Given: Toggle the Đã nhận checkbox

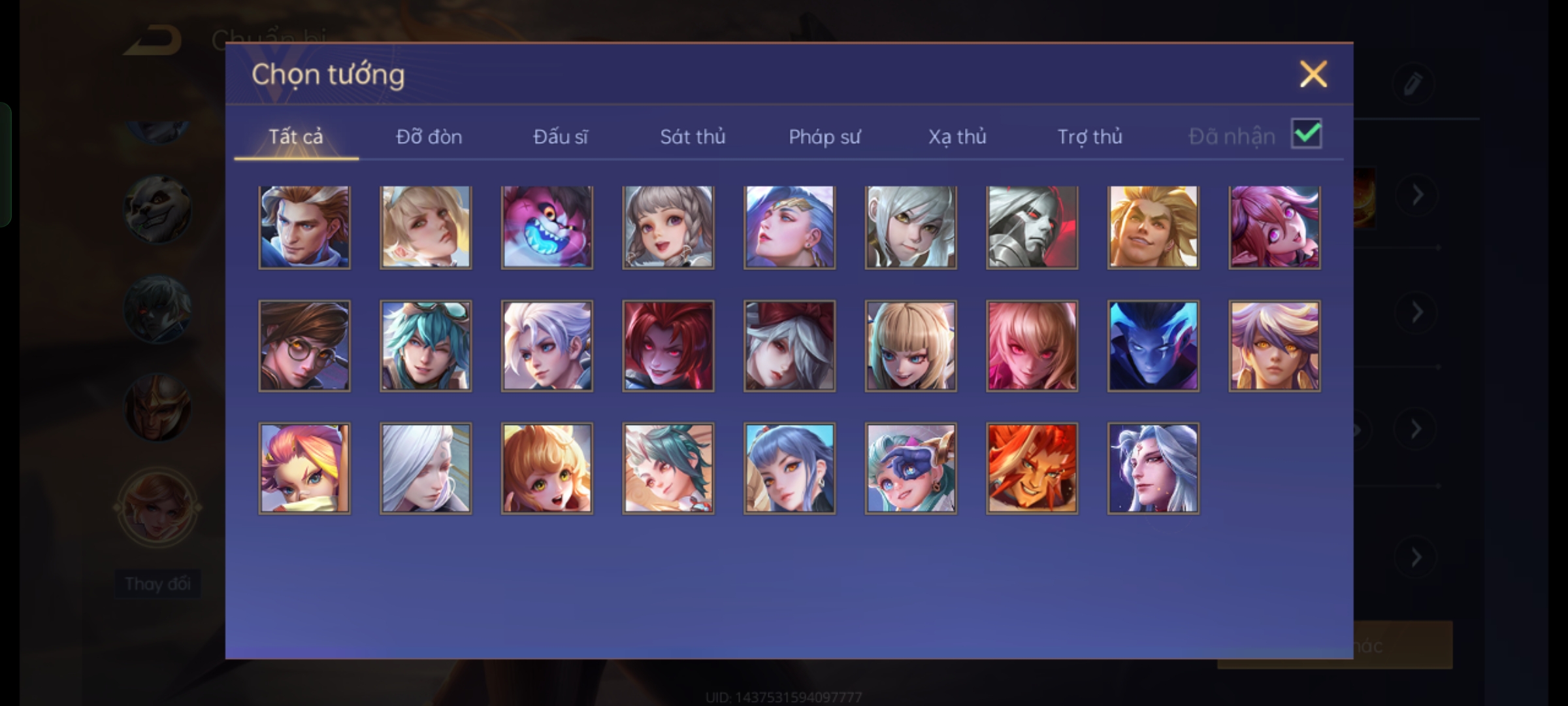Looking at the screenshot, I should coord(1306,134).
